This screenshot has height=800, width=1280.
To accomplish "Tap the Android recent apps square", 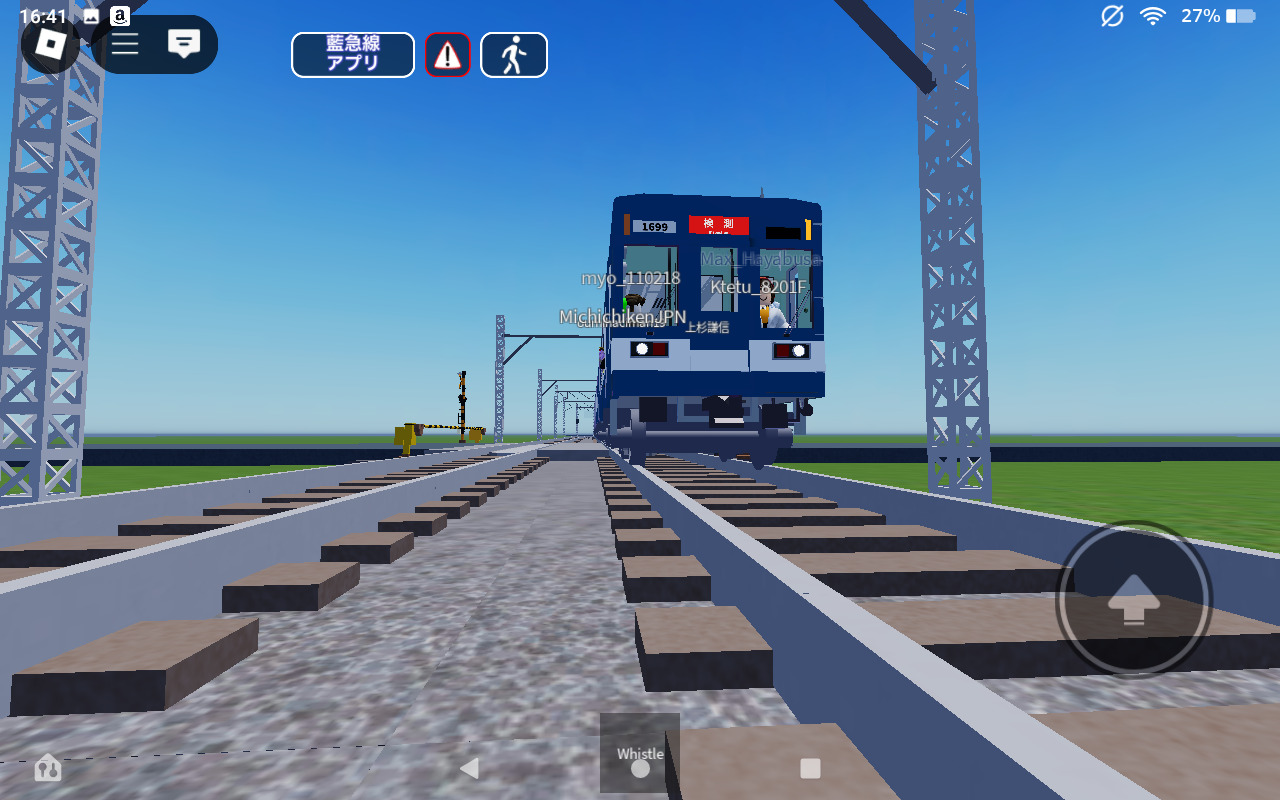I will pos(811,768).
